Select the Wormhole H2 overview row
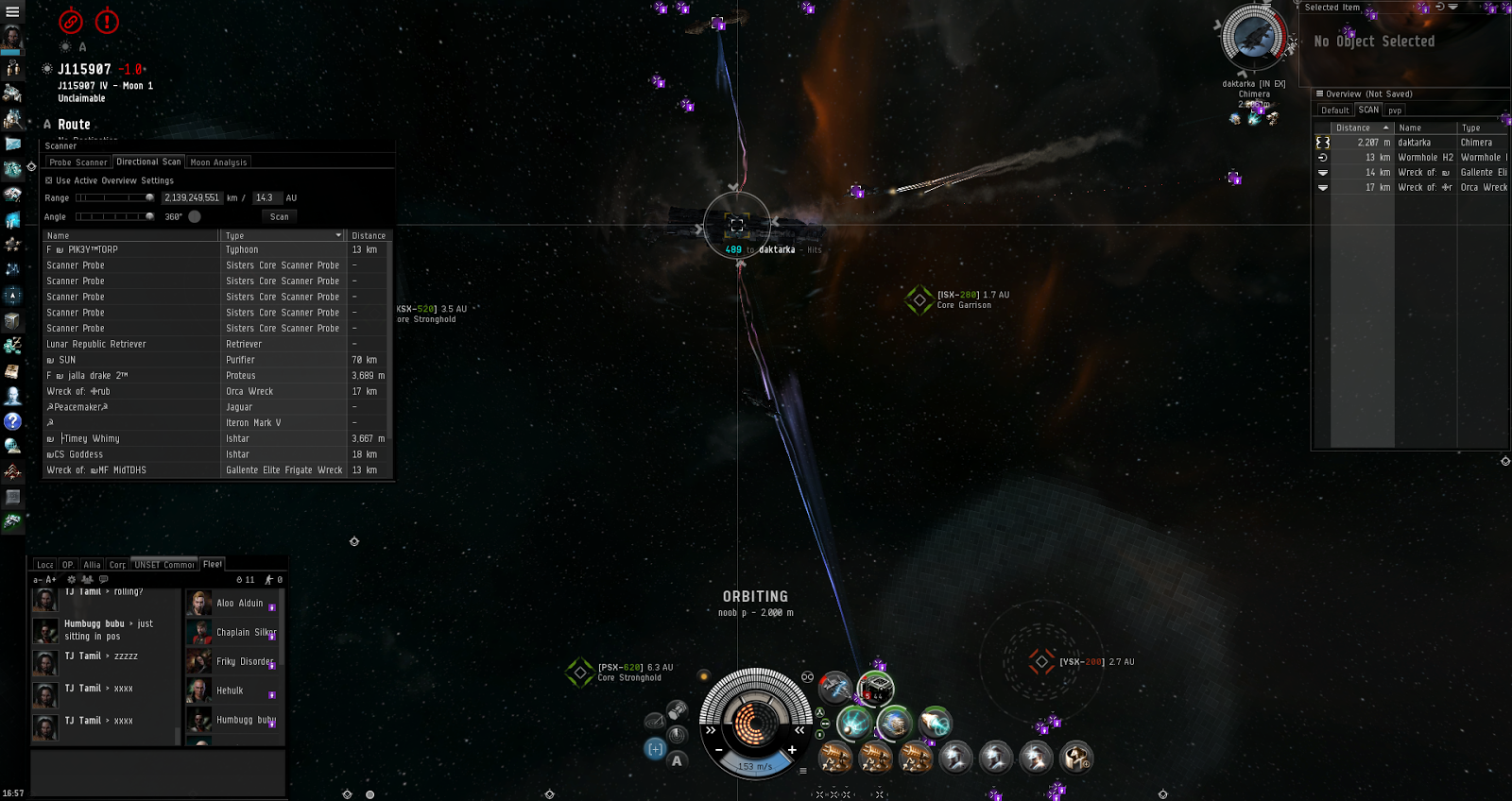 1413,158
